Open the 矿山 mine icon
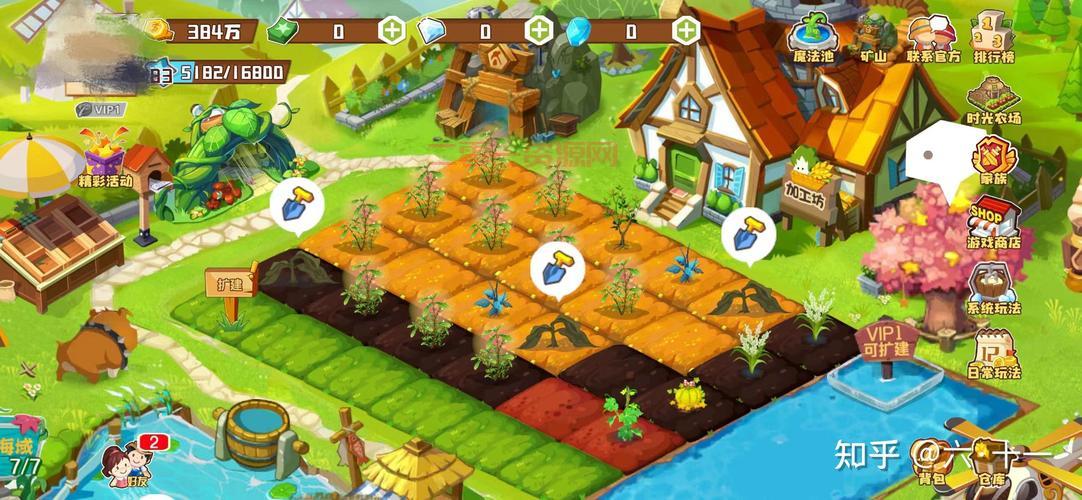 coord(872,38)
